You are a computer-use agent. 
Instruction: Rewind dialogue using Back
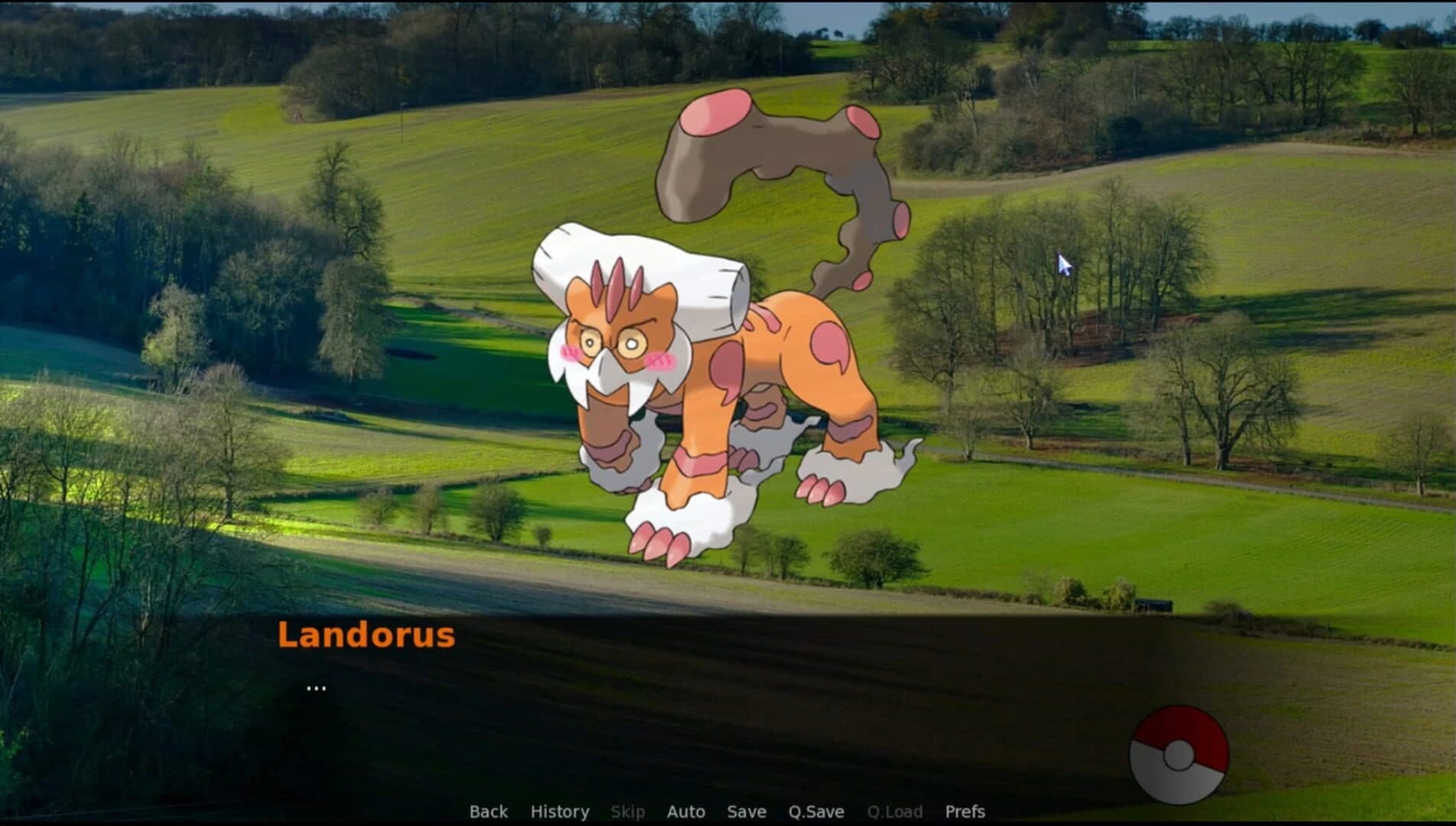pos(488,812)
